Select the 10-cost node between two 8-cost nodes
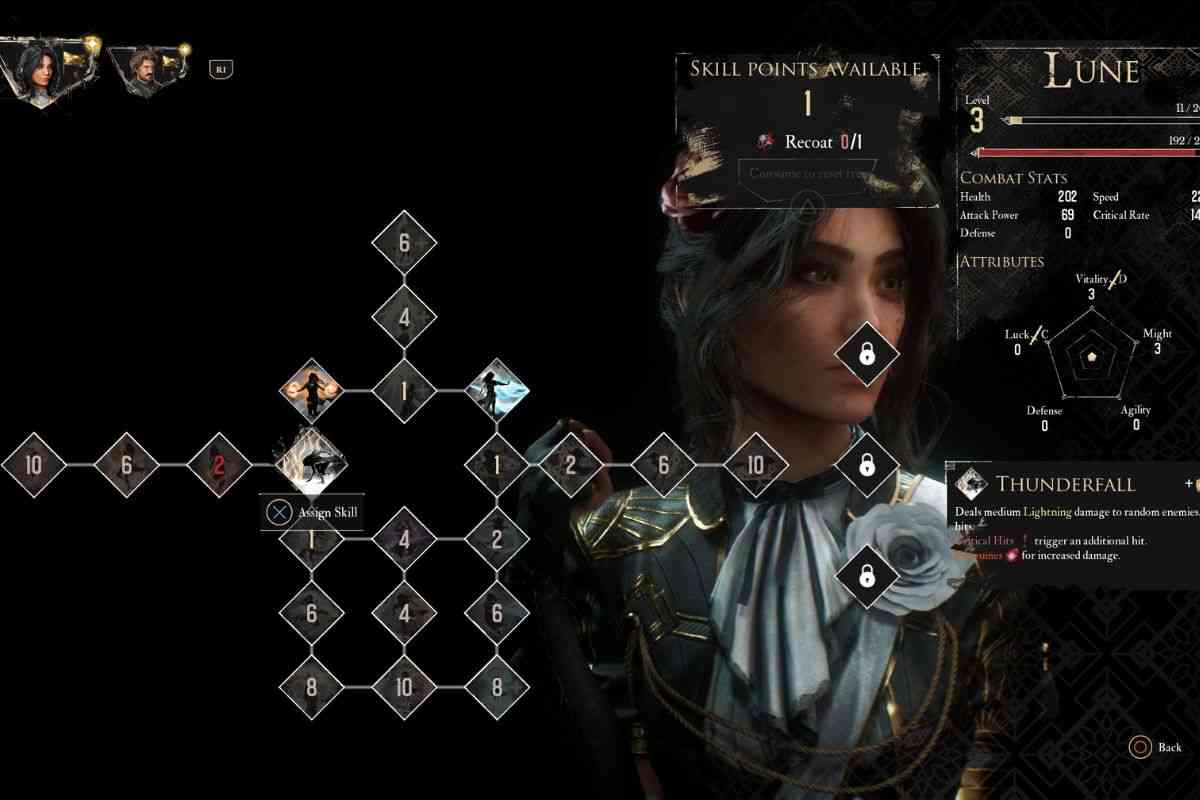This screenshot has width=1200, height=800. click(404, 687)
